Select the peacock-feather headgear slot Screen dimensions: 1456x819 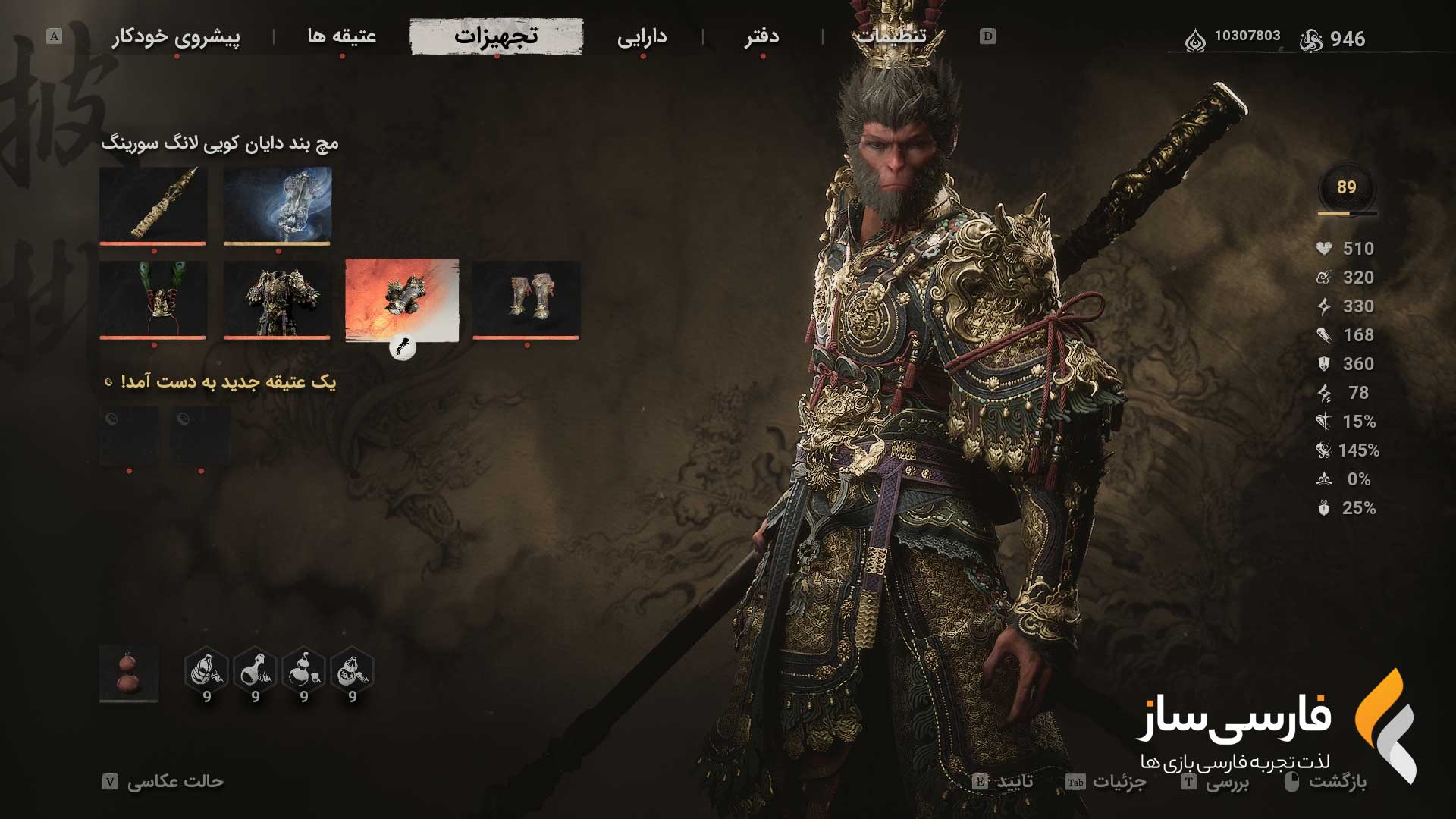153,300
